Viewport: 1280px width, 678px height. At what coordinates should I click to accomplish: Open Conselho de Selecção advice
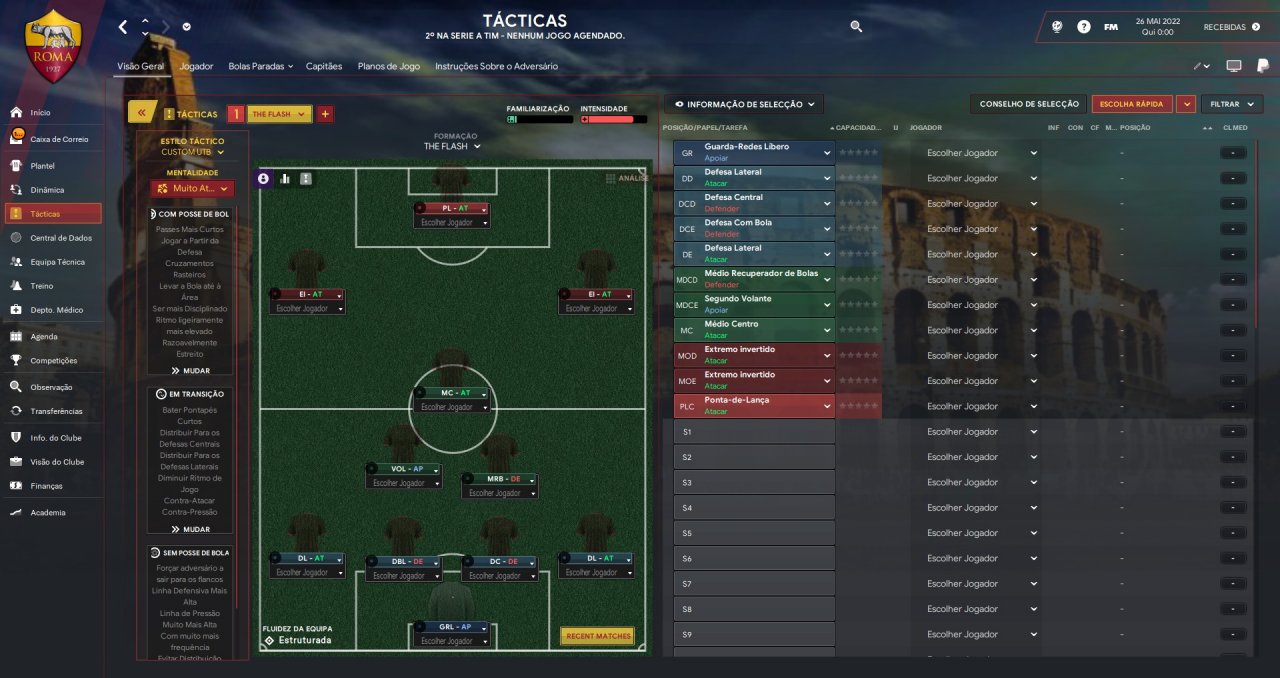click(1029, 104)
